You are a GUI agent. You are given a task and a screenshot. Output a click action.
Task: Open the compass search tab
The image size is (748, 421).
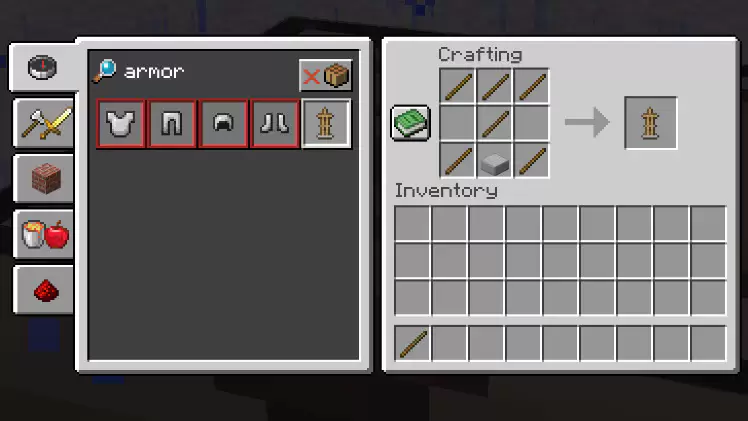point(43,68)
